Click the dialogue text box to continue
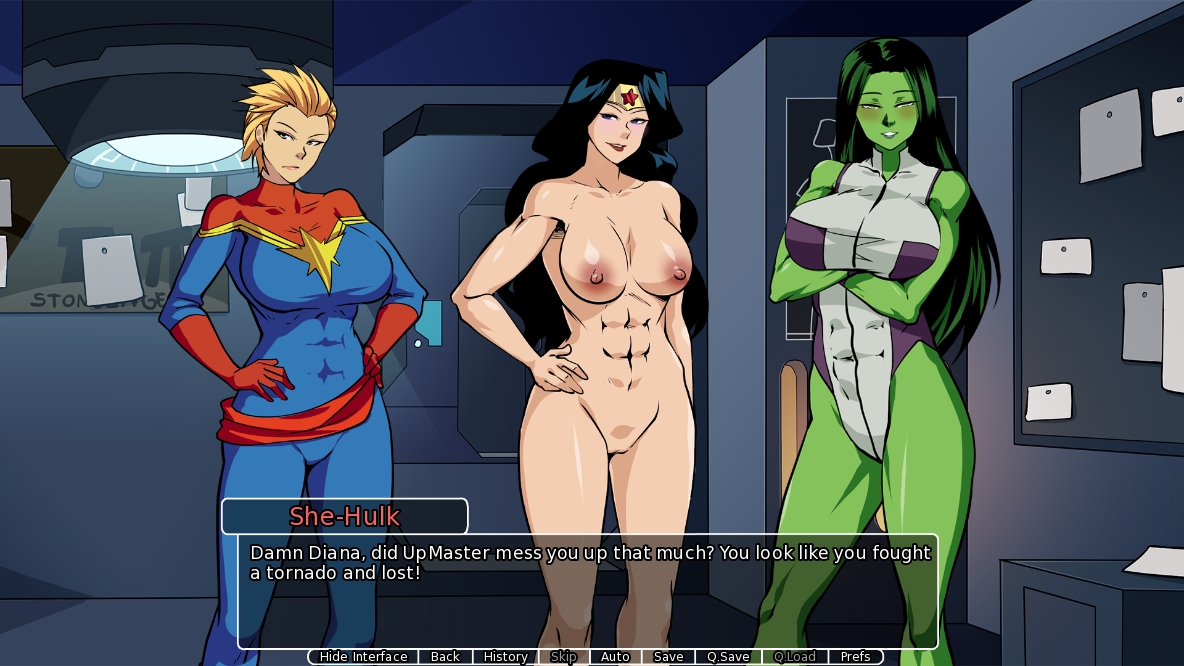Image resolution: width=1184 pixels, height=666 pixels. pyautogui.click(x=588, y=590)
